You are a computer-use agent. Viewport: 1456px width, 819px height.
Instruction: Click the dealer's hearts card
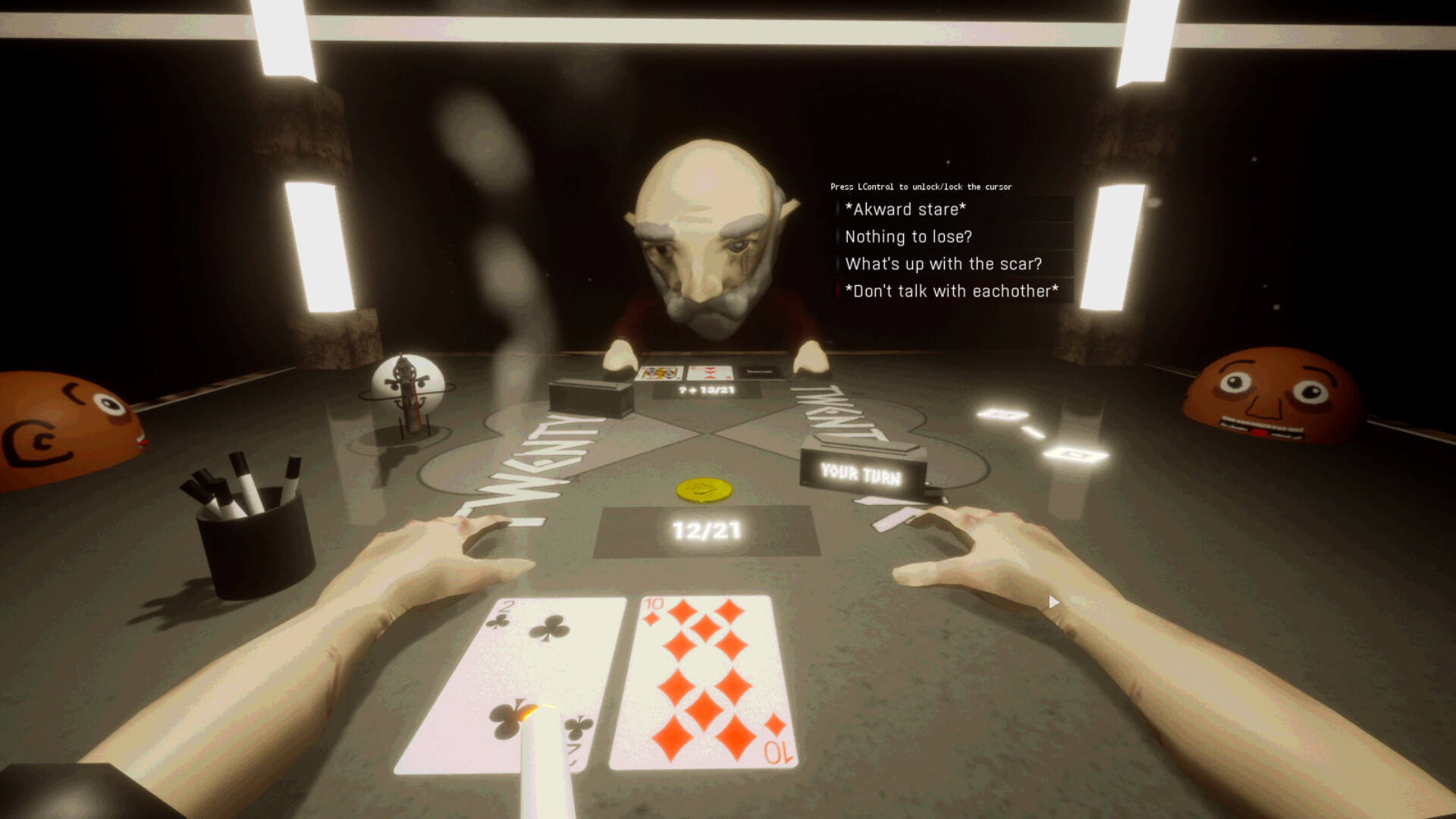point(709,373)
